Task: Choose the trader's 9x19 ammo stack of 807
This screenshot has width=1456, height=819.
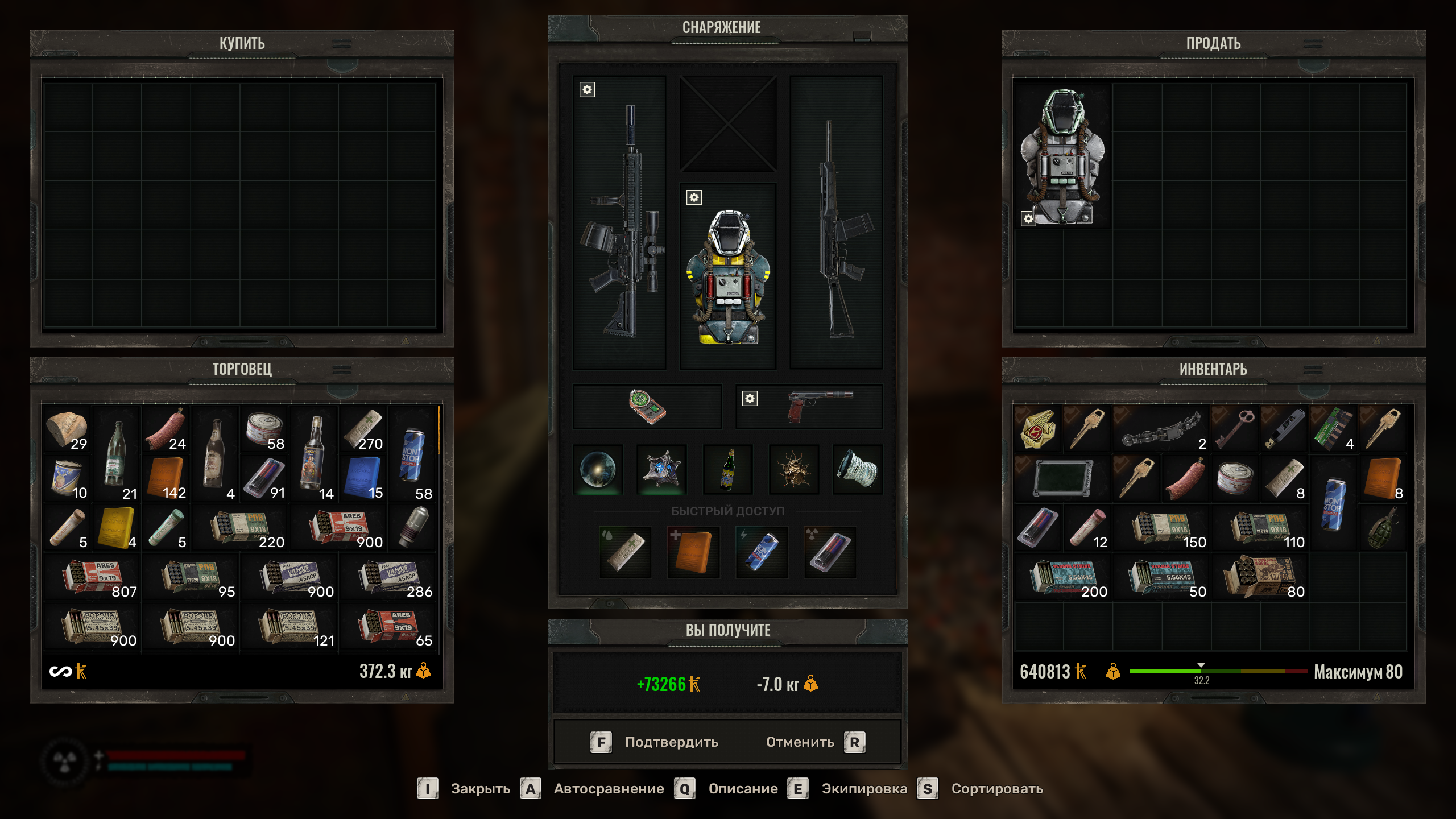Action: click(92, 577)
